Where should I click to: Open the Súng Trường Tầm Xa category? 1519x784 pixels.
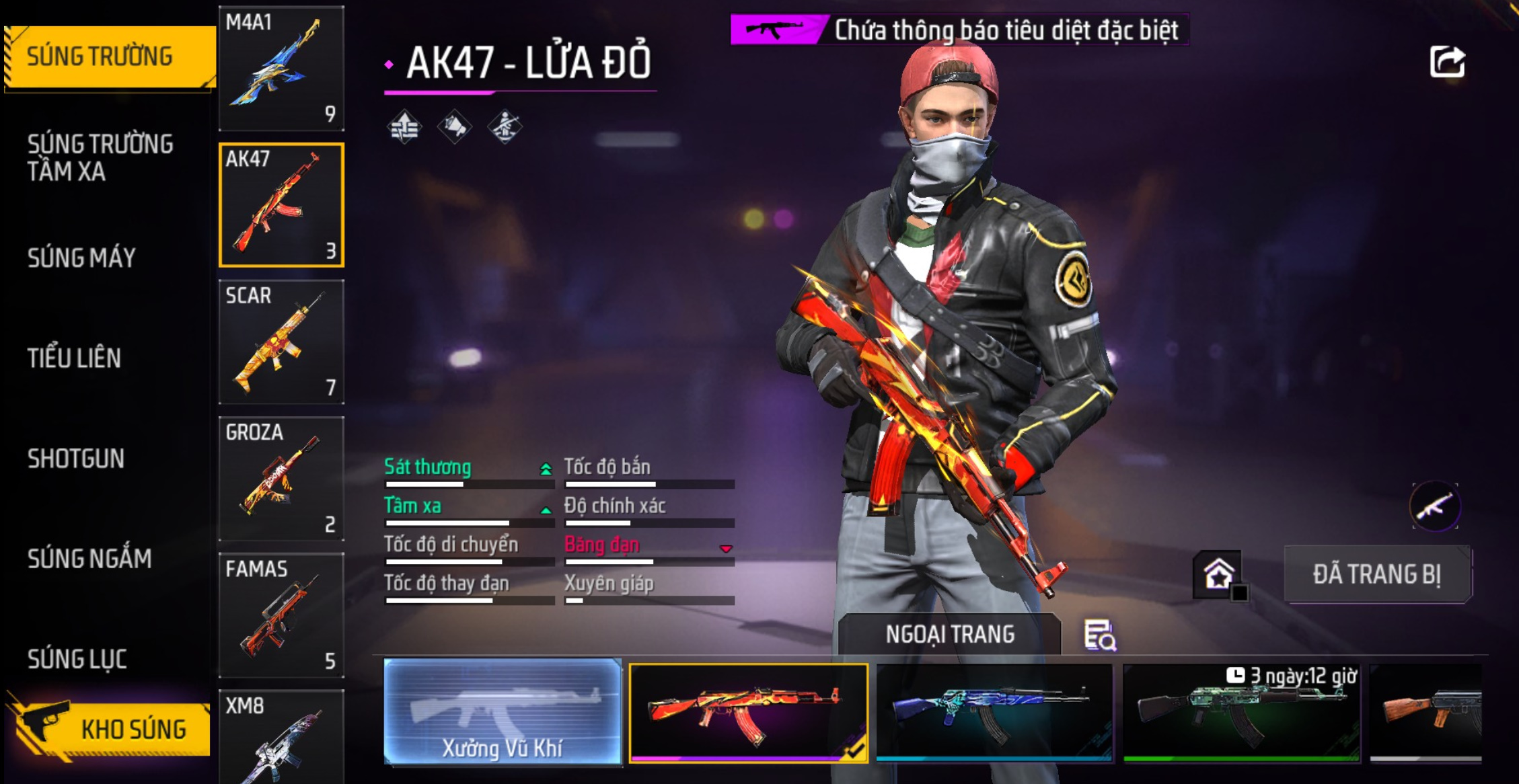tap(100, 158)
